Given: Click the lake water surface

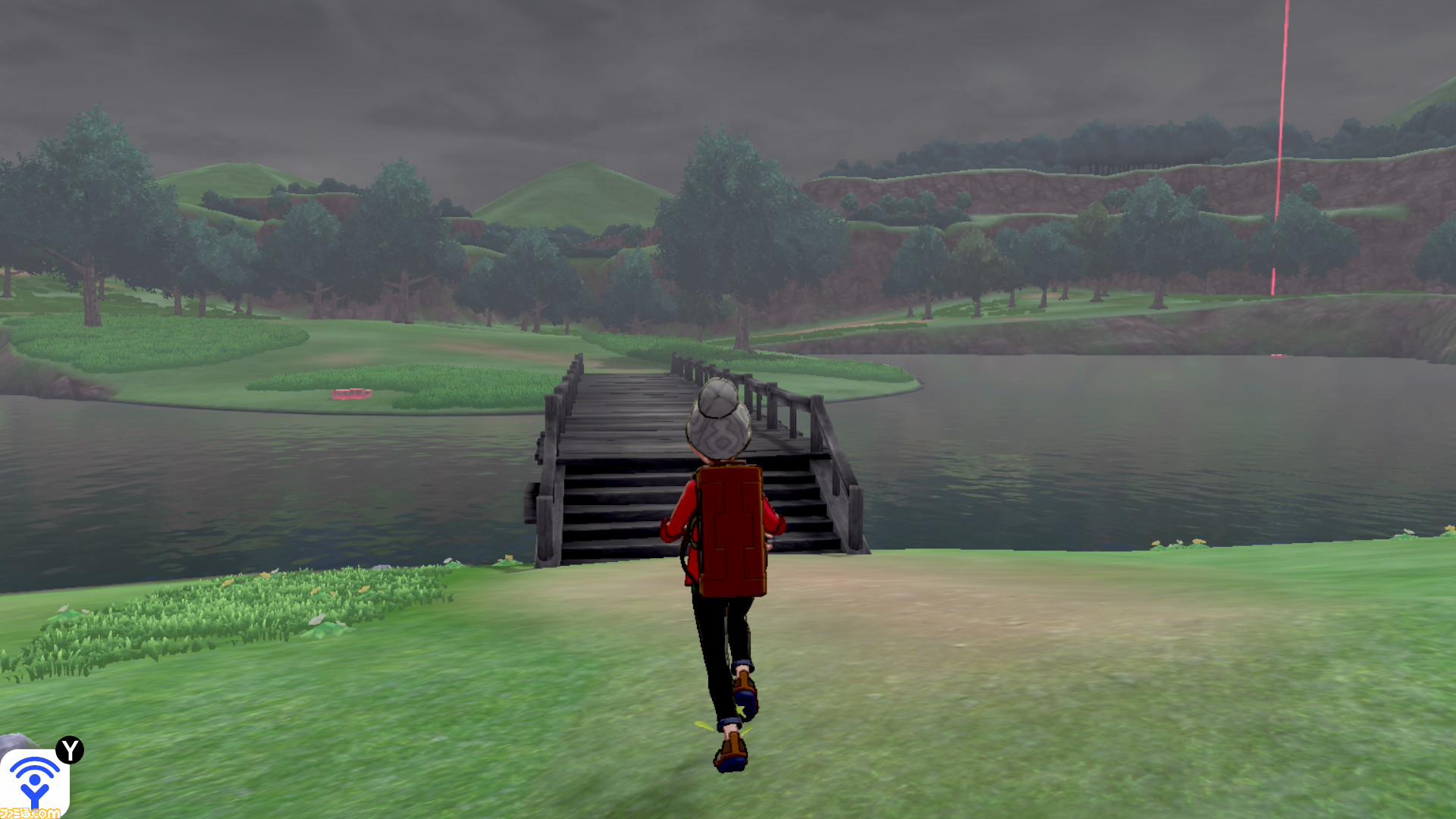Looking at the screenshot, I should (x=1062, y=455).
